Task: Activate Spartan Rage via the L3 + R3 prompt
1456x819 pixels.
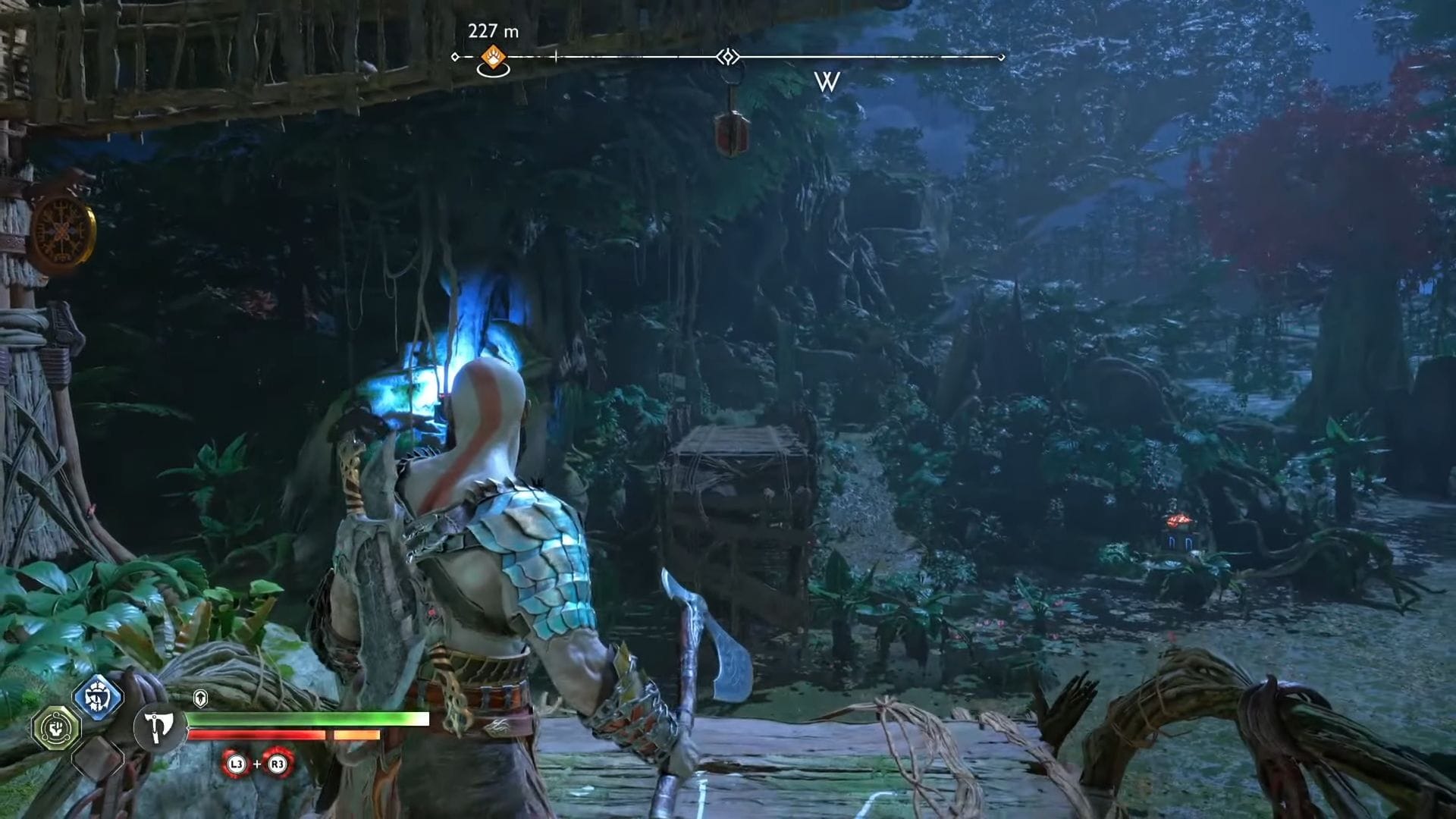Action: click(258, 765)
